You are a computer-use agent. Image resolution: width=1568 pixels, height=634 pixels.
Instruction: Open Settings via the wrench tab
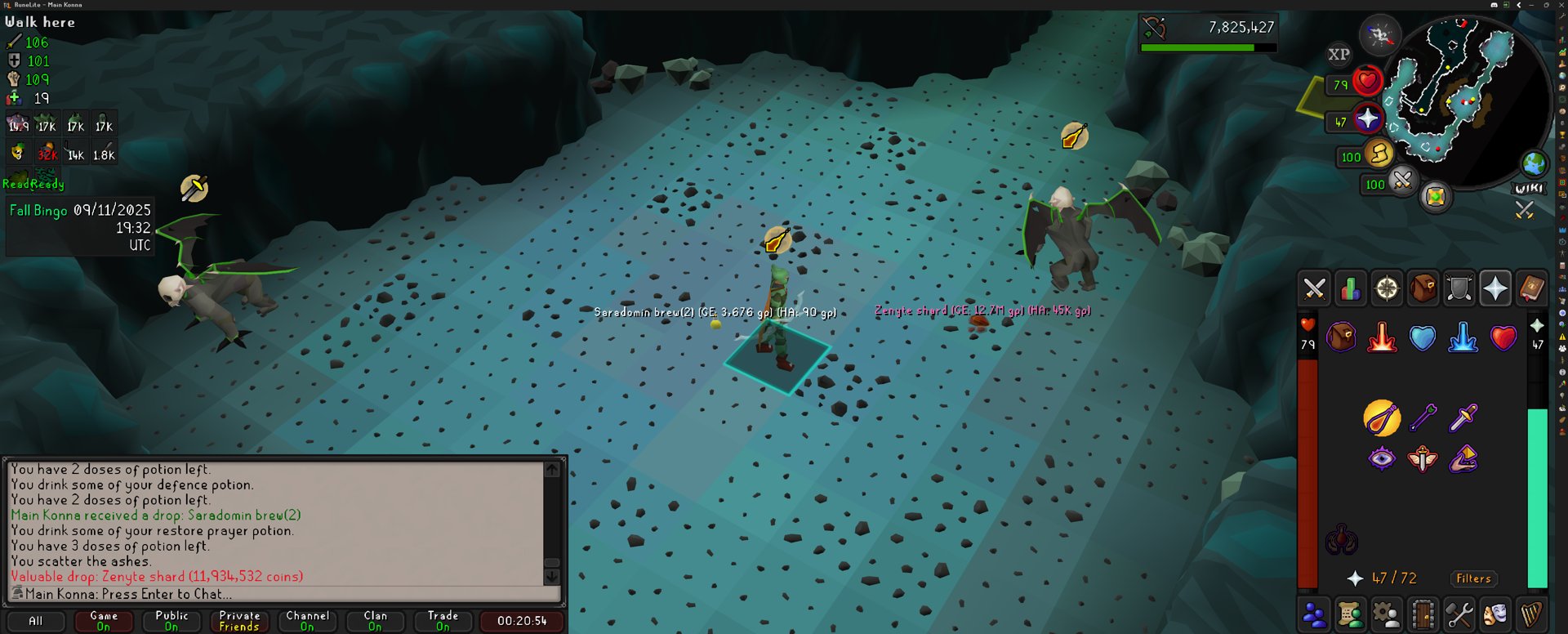tap(1459, 614)
